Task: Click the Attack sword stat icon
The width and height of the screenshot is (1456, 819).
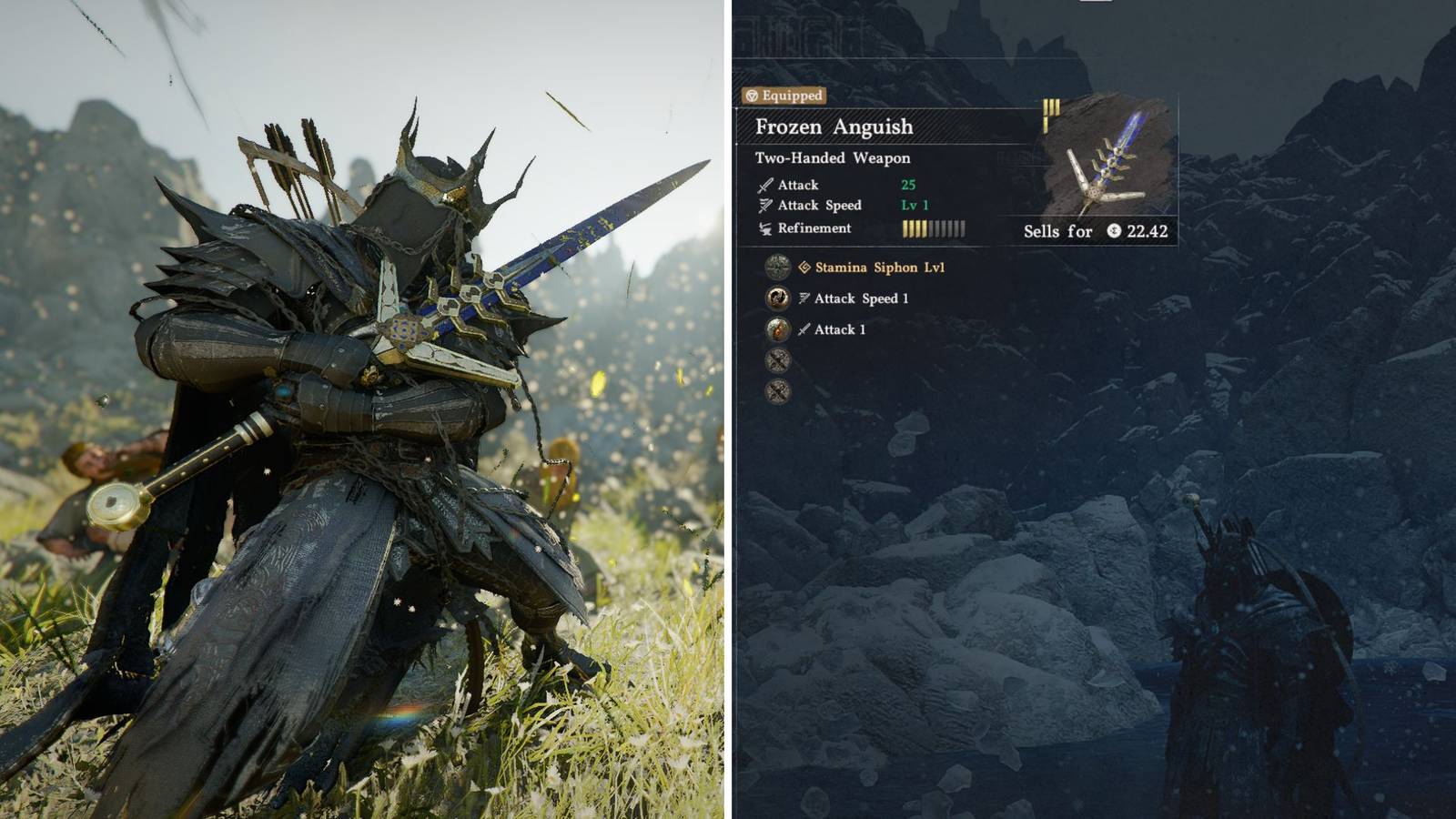Action: (765, 186)
